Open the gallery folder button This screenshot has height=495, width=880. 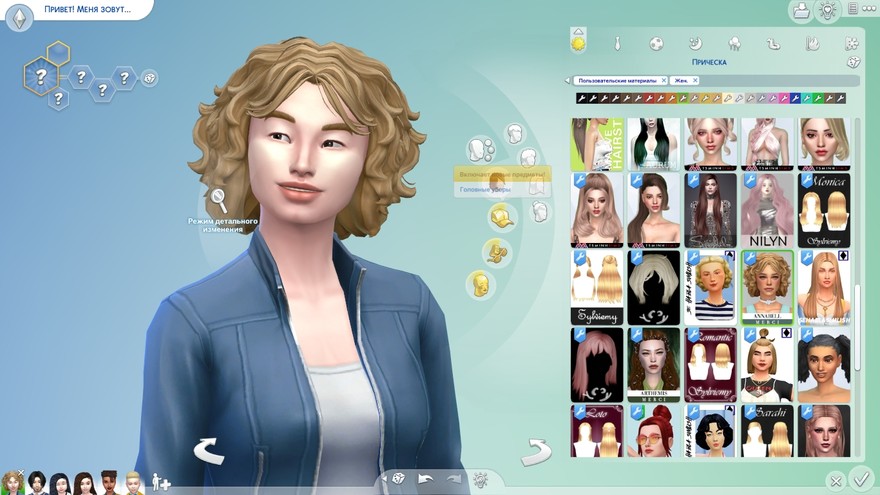coord(801,11)
